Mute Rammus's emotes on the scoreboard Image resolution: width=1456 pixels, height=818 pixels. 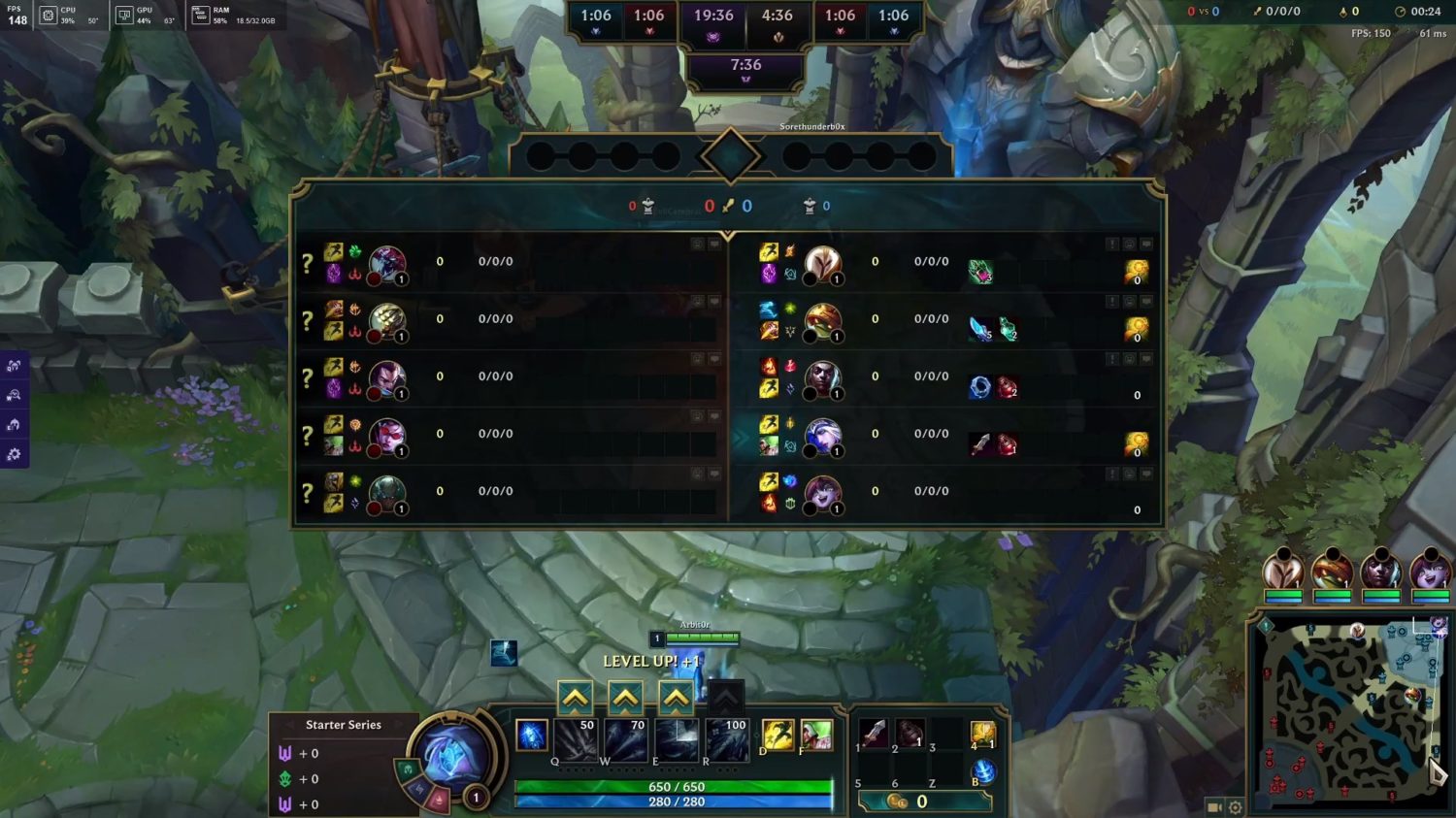1128,301
